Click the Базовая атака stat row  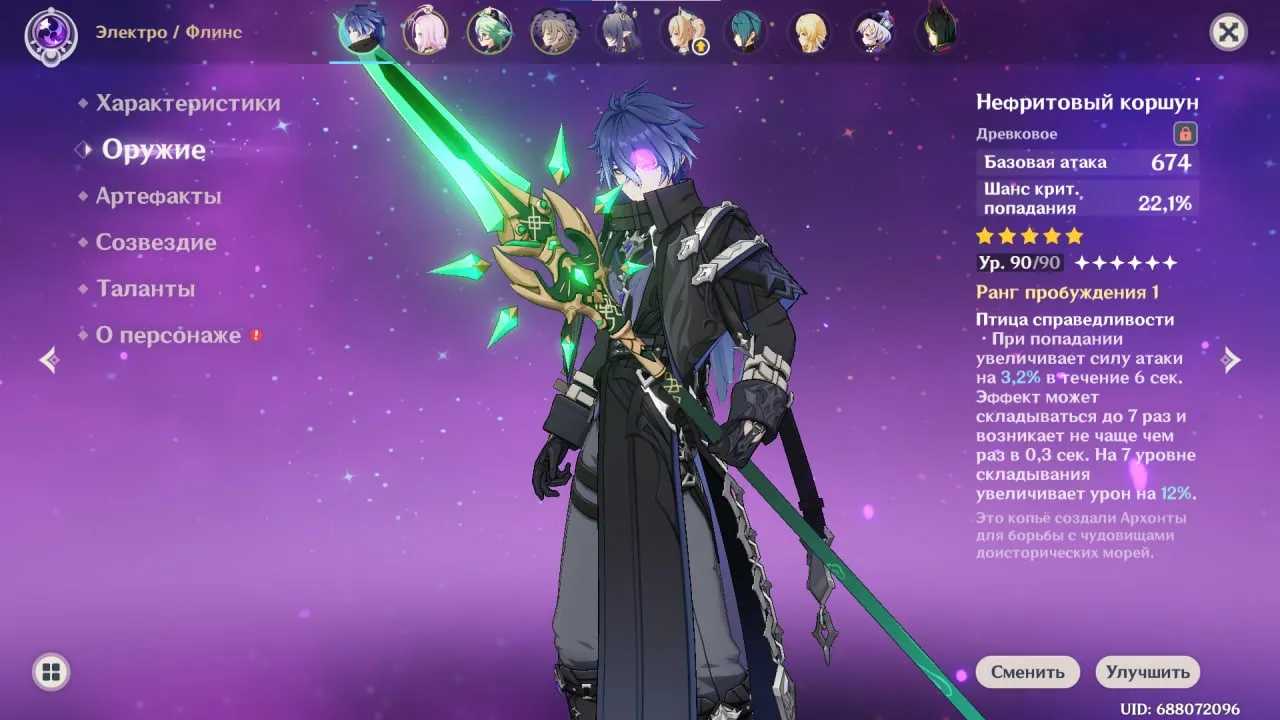pyautogui.click(x=1087, y=162)
